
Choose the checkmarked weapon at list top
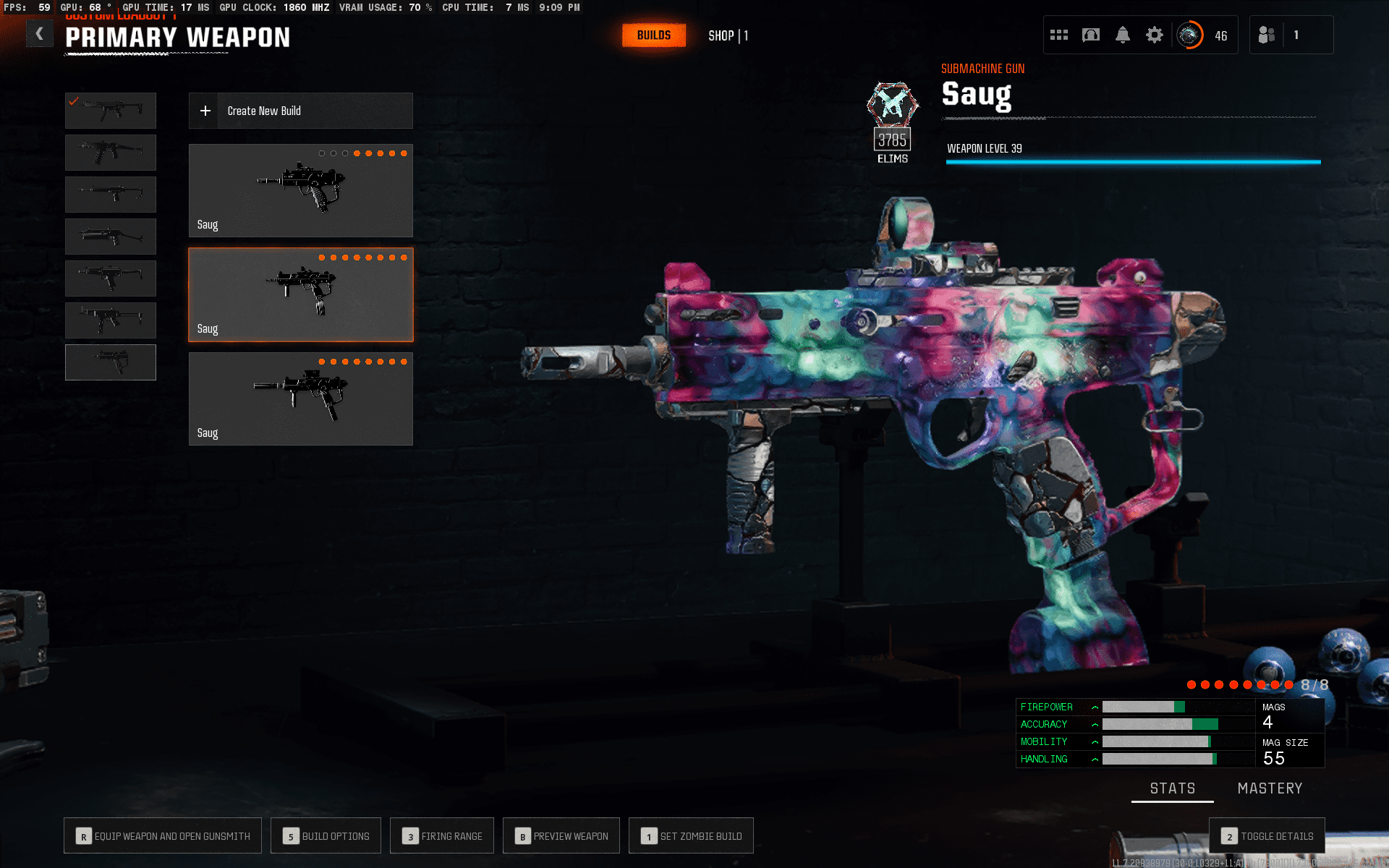pyautogui.click(x=111, y=111)
